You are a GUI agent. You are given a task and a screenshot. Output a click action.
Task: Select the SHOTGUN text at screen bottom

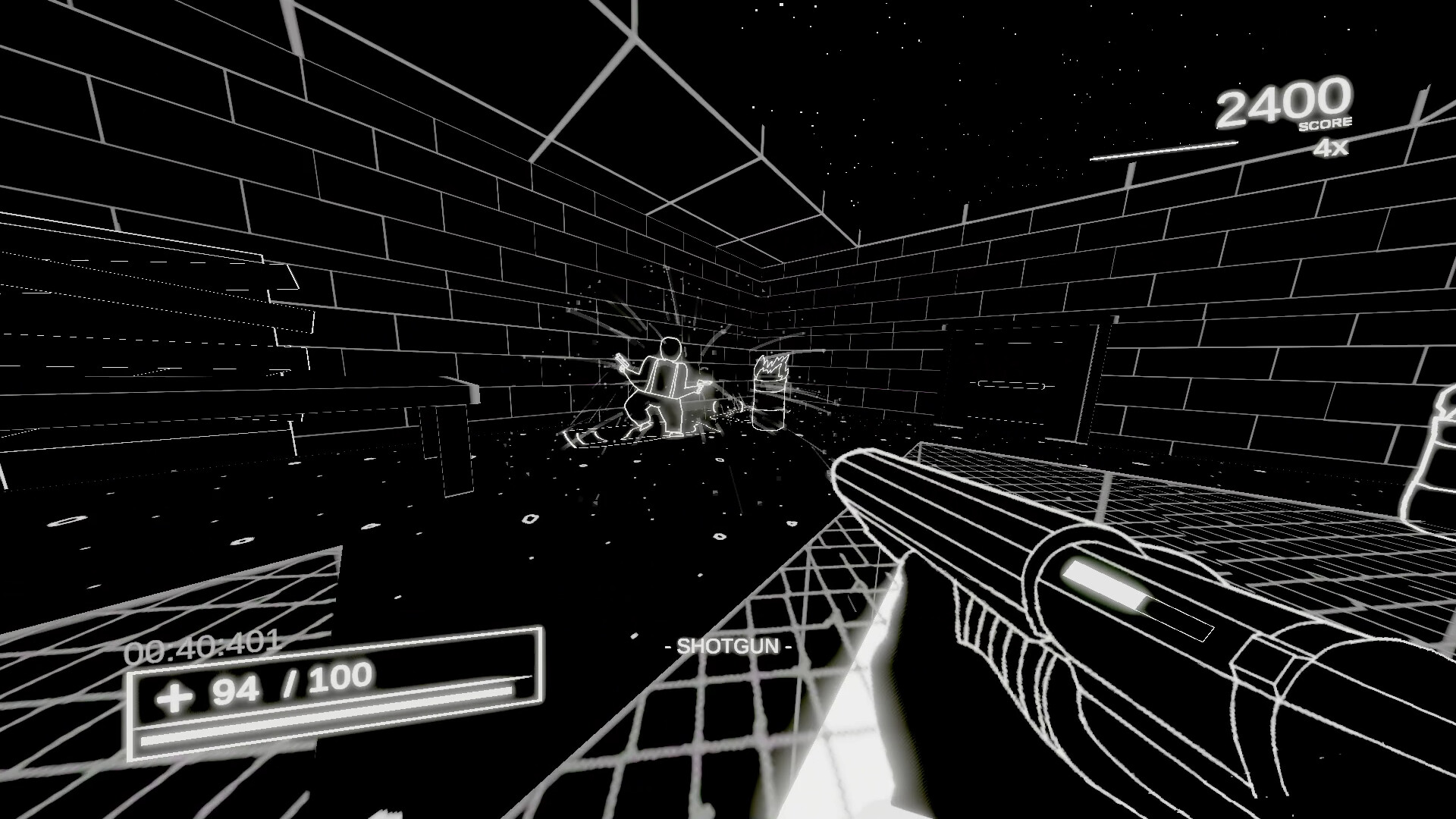729,646
